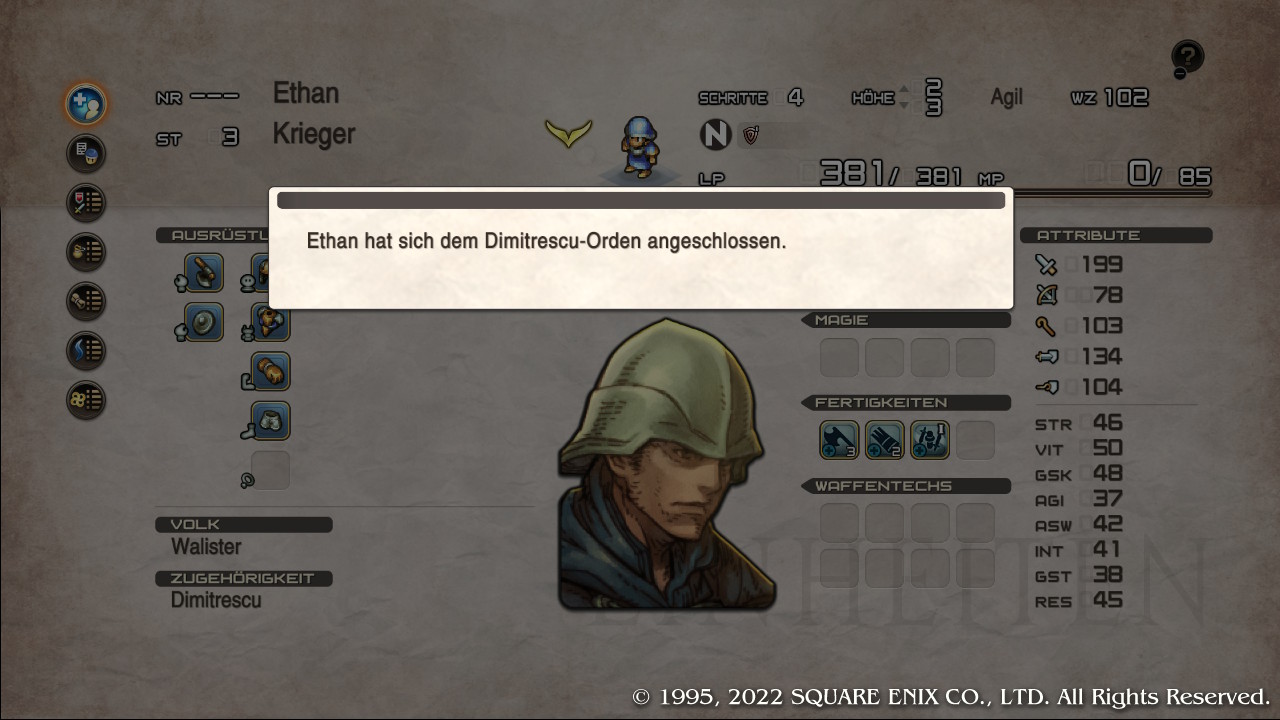This screenshot has width=1280, height=720.
Task: Select the equipped gauntlets slot
Action: point(270,371)
